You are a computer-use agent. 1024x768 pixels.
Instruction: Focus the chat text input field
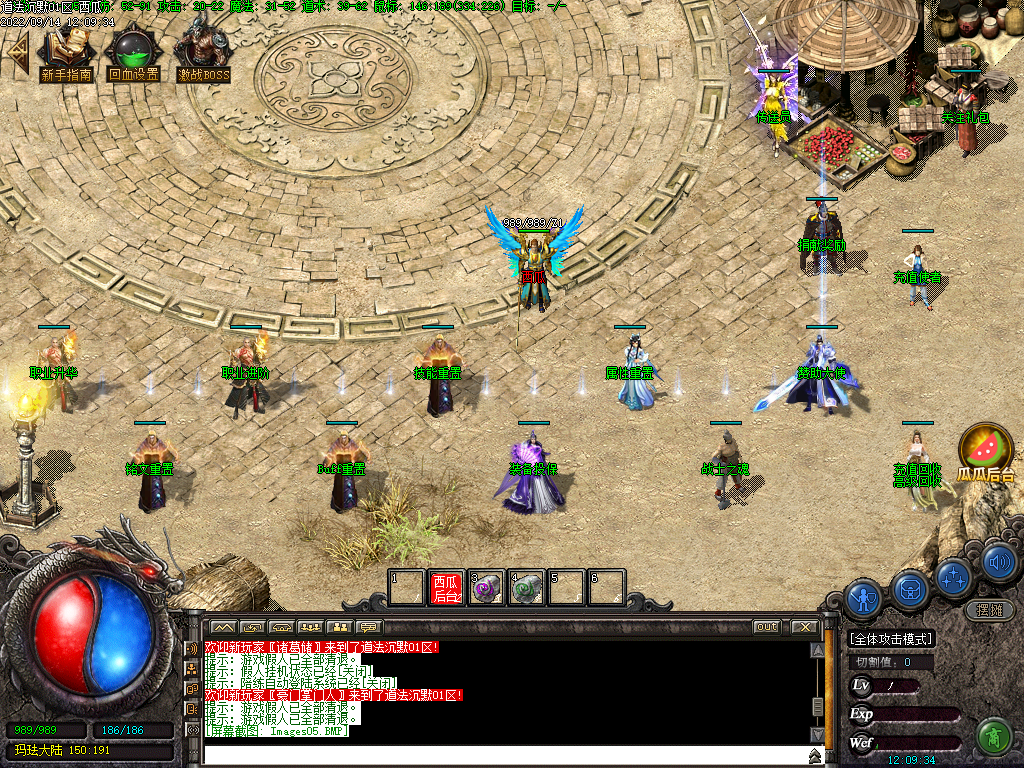(x=500, y=755)
